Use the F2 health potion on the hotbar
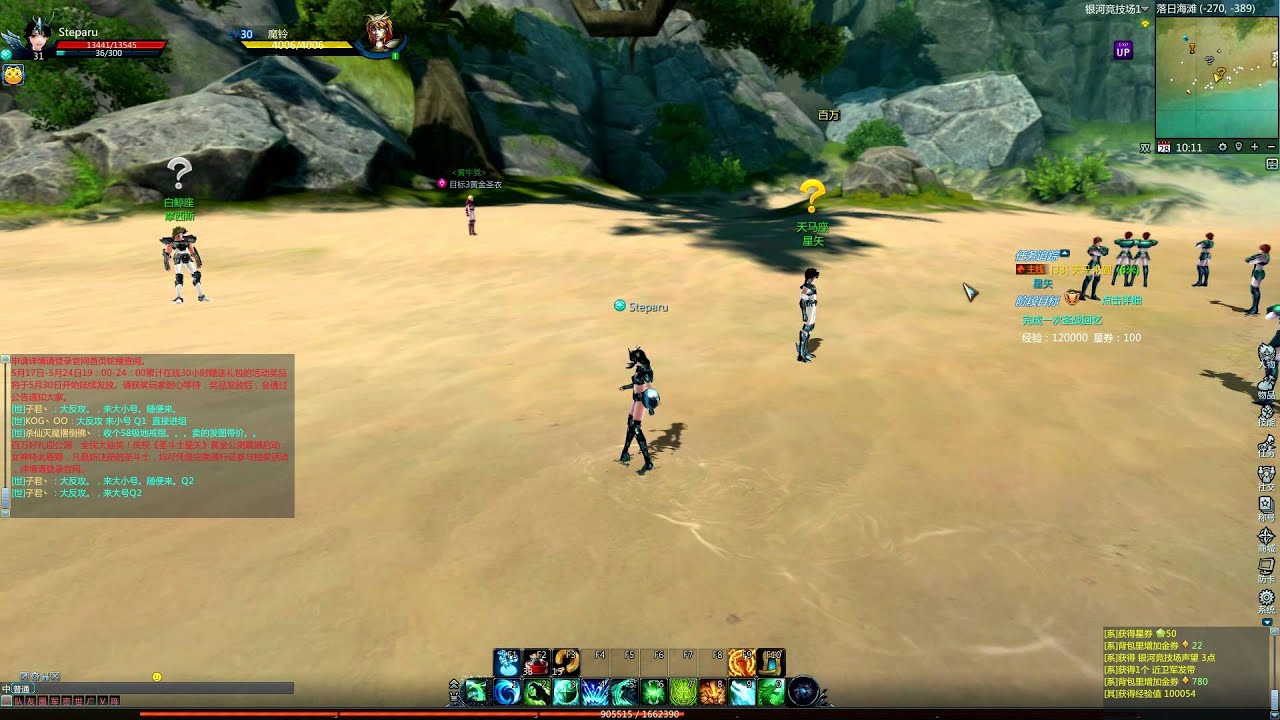The image size is (1280, 720). pyautogui.click(x=538, y=660)
